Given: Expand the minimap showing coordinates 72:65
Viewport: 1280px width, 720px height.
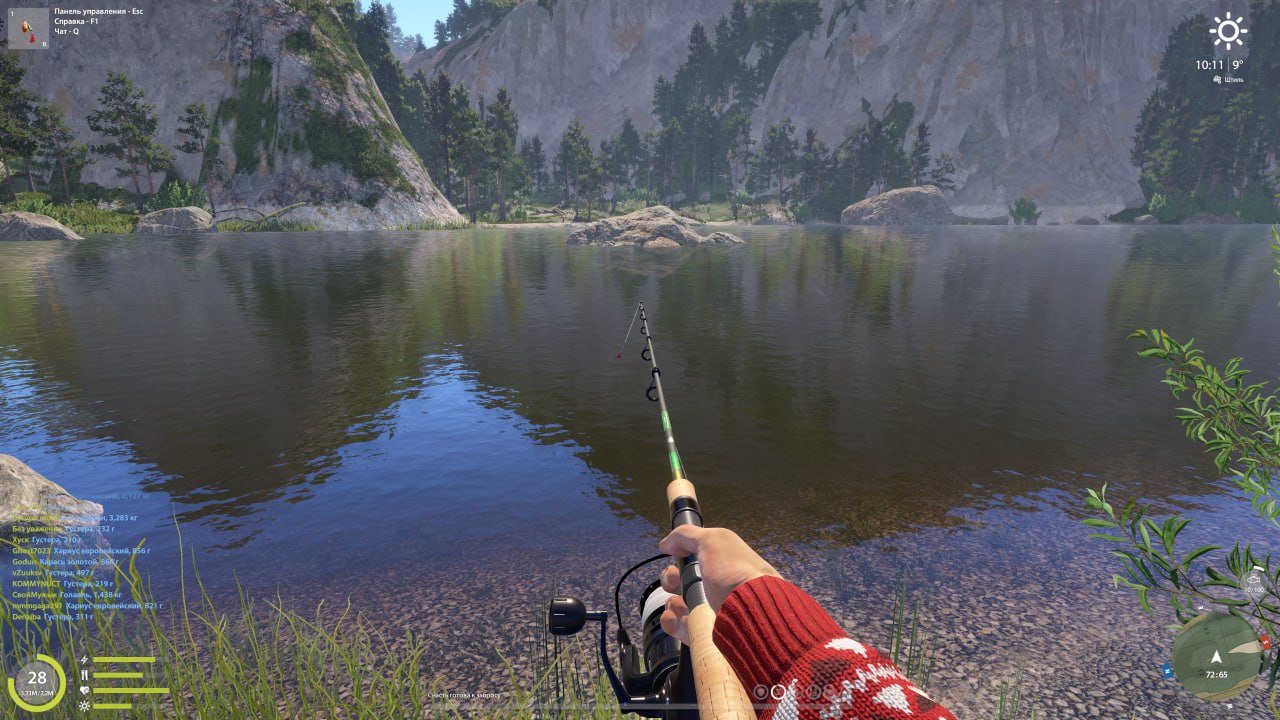Looking at the screenshot, I should point(1217,673).
